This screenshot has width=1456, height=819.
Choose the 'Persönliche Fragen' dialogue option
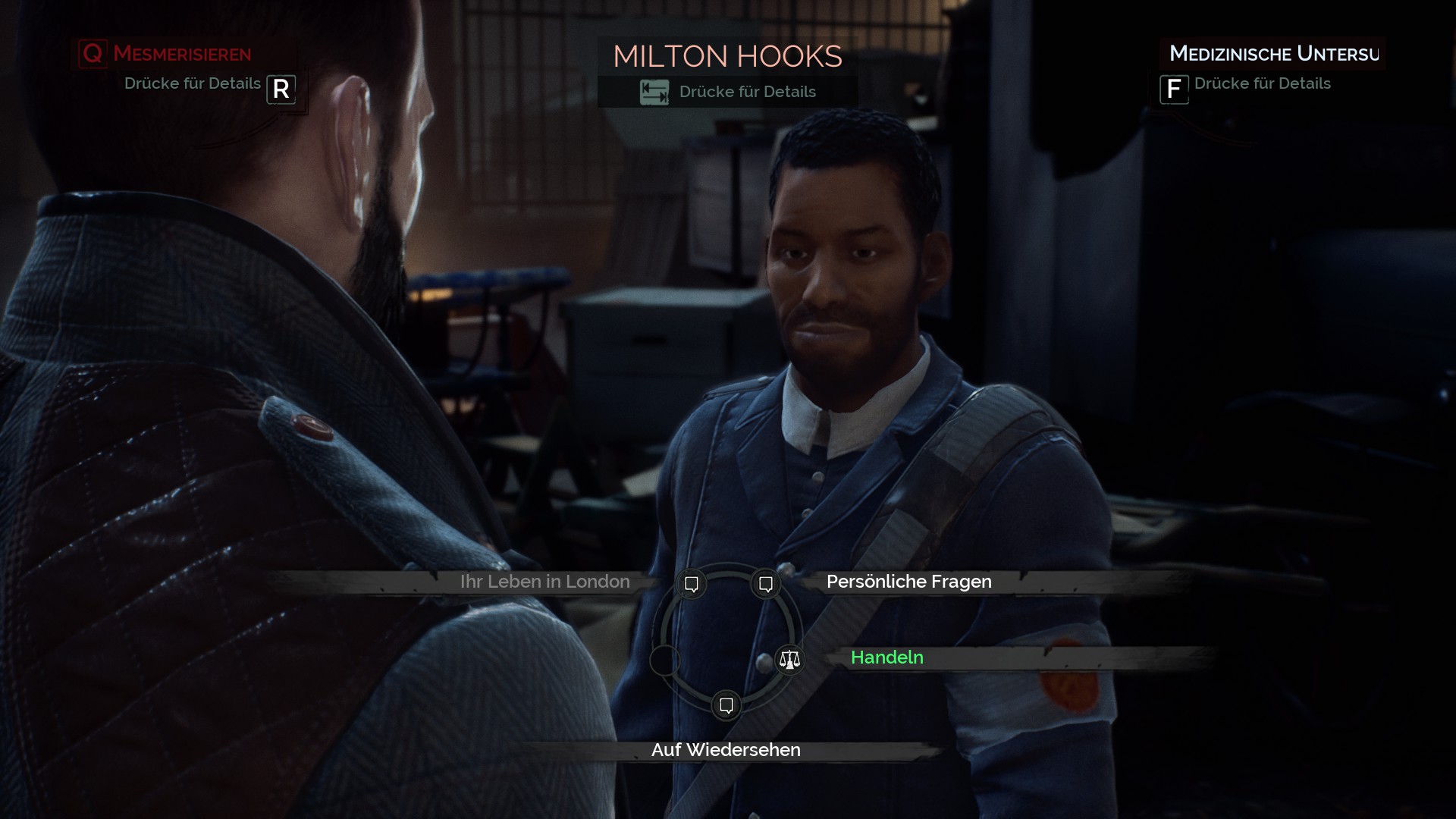908,582
